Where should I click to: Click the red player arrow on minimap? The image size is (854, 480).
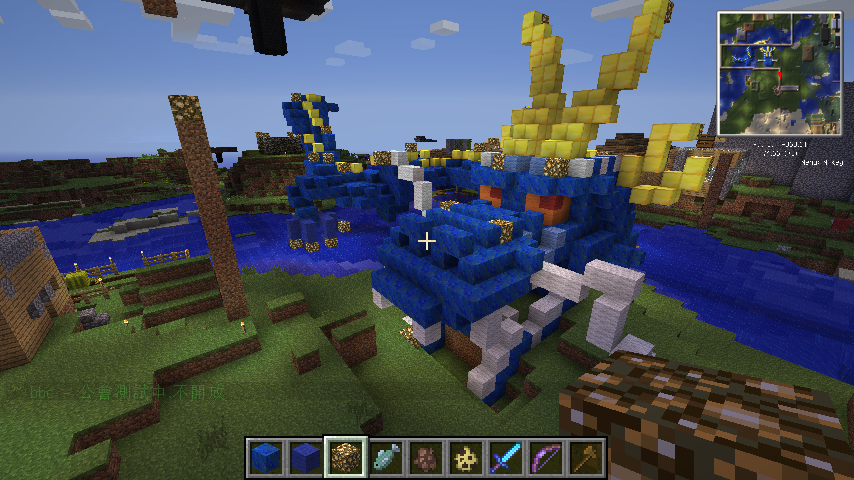779,76
